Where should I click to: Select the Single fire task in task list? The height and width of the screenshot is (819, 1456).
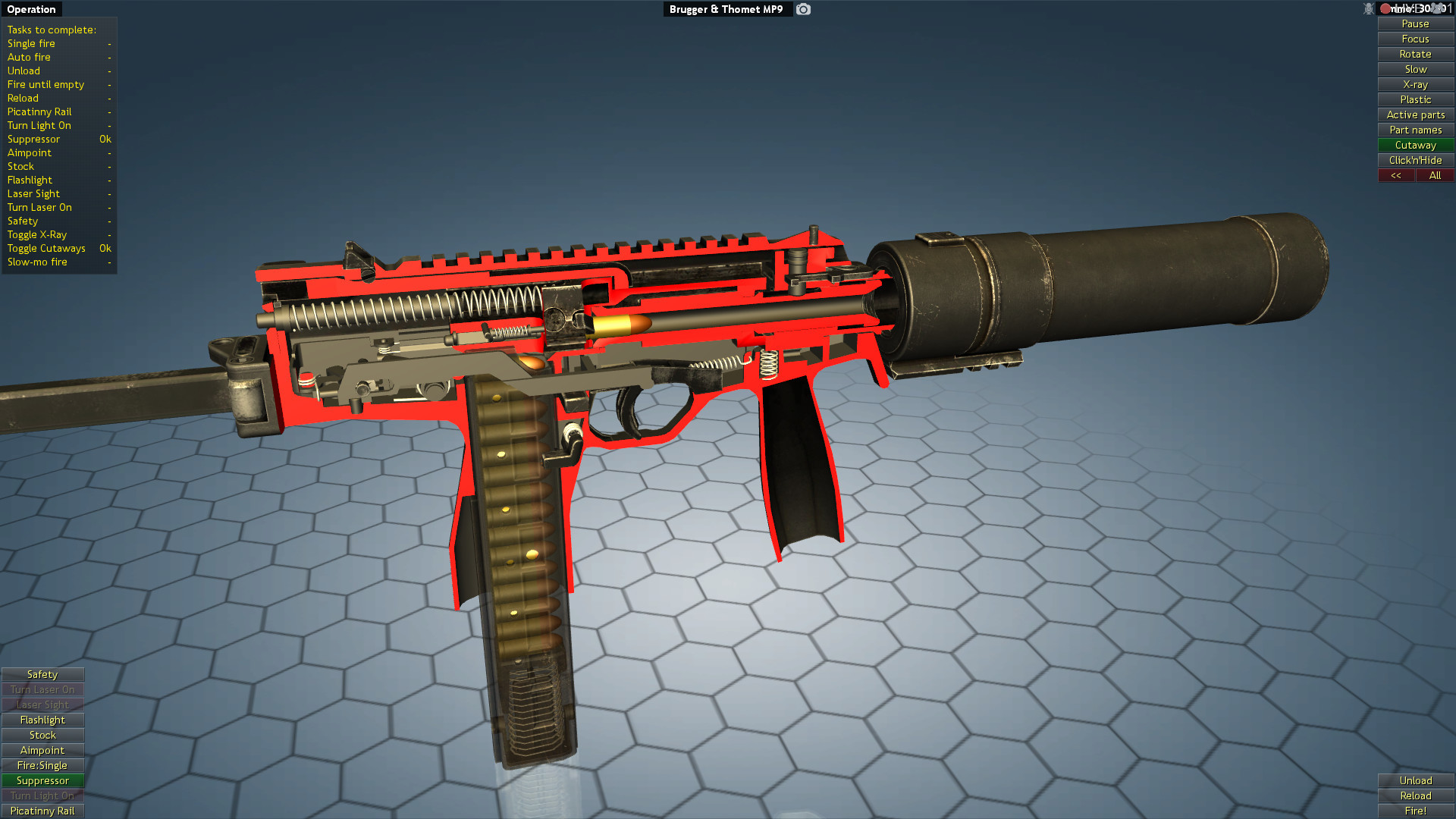coord(30,43)
